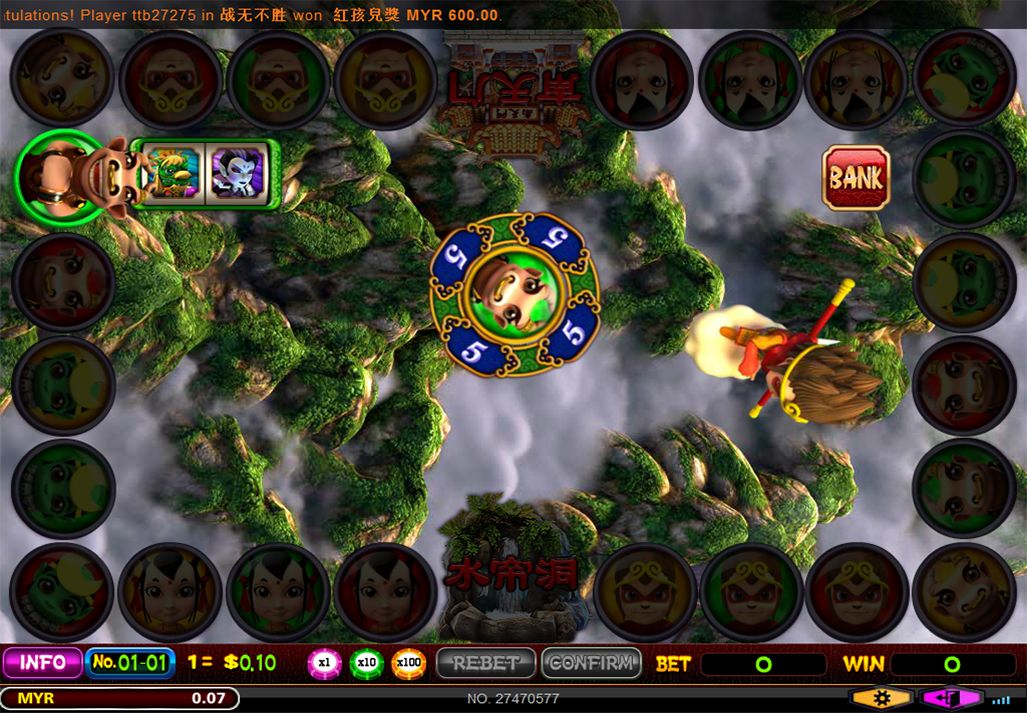
Task: Open the BANK button
Action: (x=856, y=178)
